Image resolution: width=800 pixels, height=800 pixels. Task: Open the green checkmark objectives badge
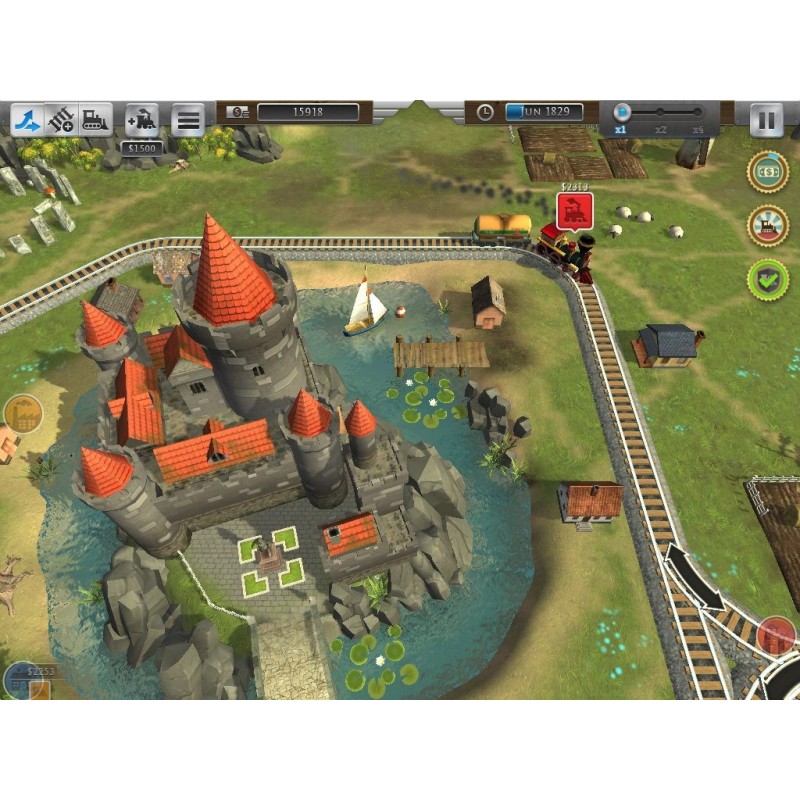click(767, 279)
